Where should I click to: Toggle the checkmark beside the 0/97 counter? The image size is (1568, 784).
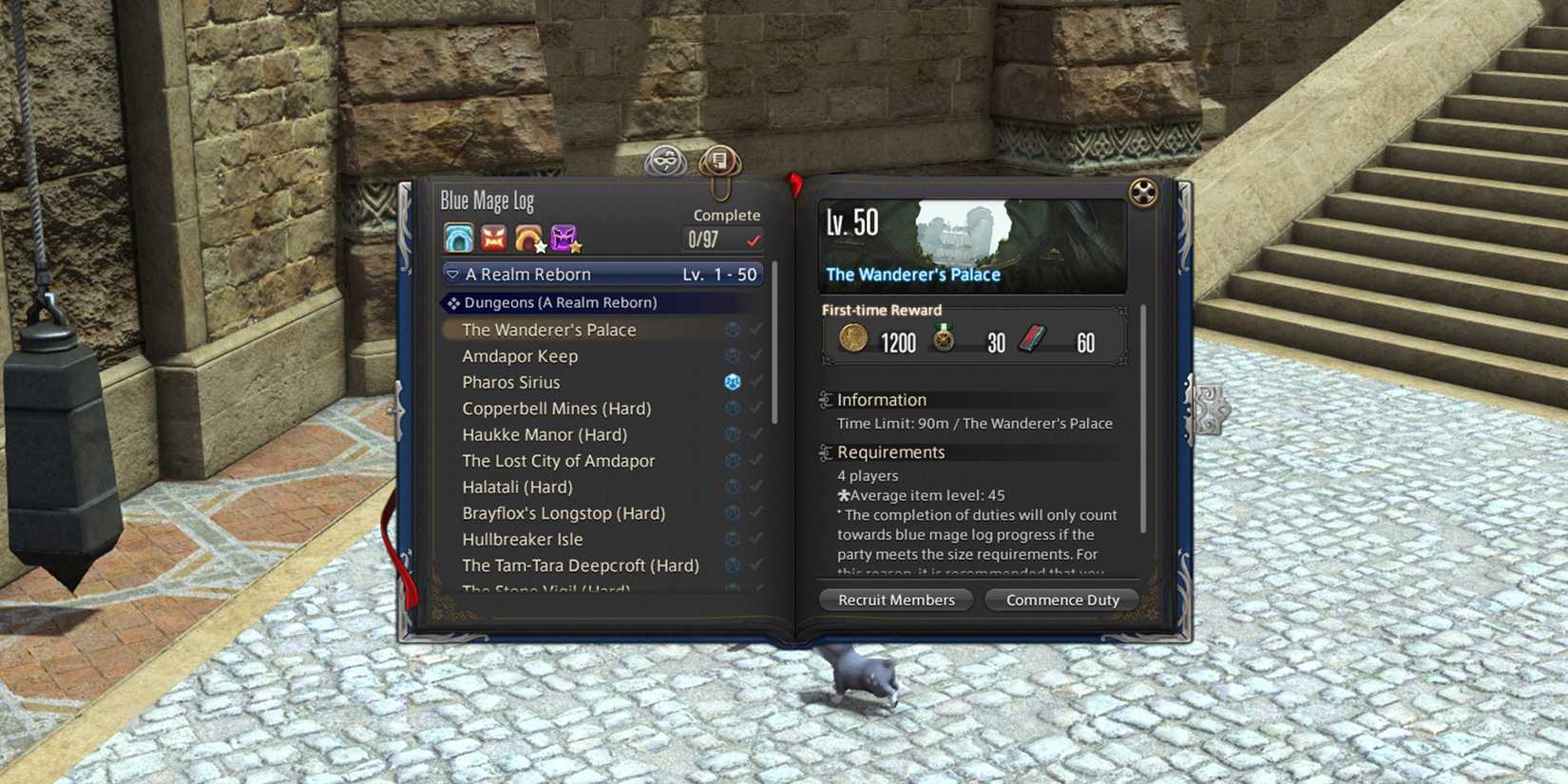755,239
